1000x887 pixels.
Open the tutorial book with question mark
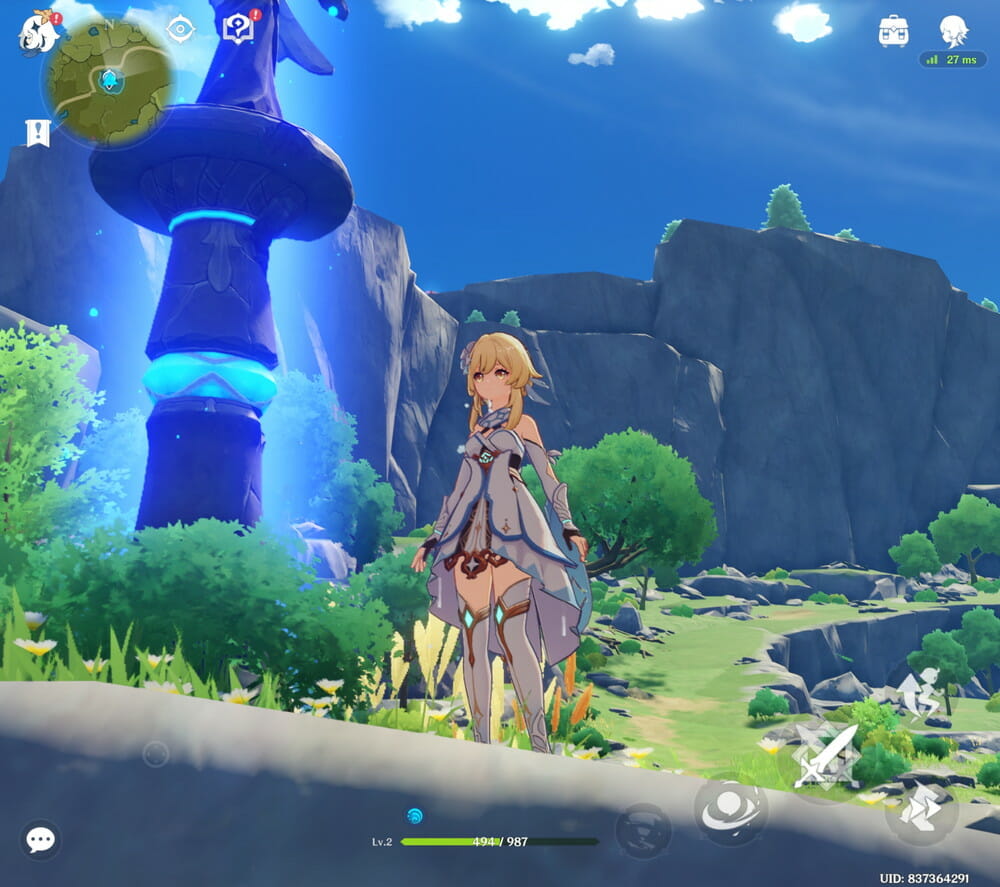[x=239, y=28]
